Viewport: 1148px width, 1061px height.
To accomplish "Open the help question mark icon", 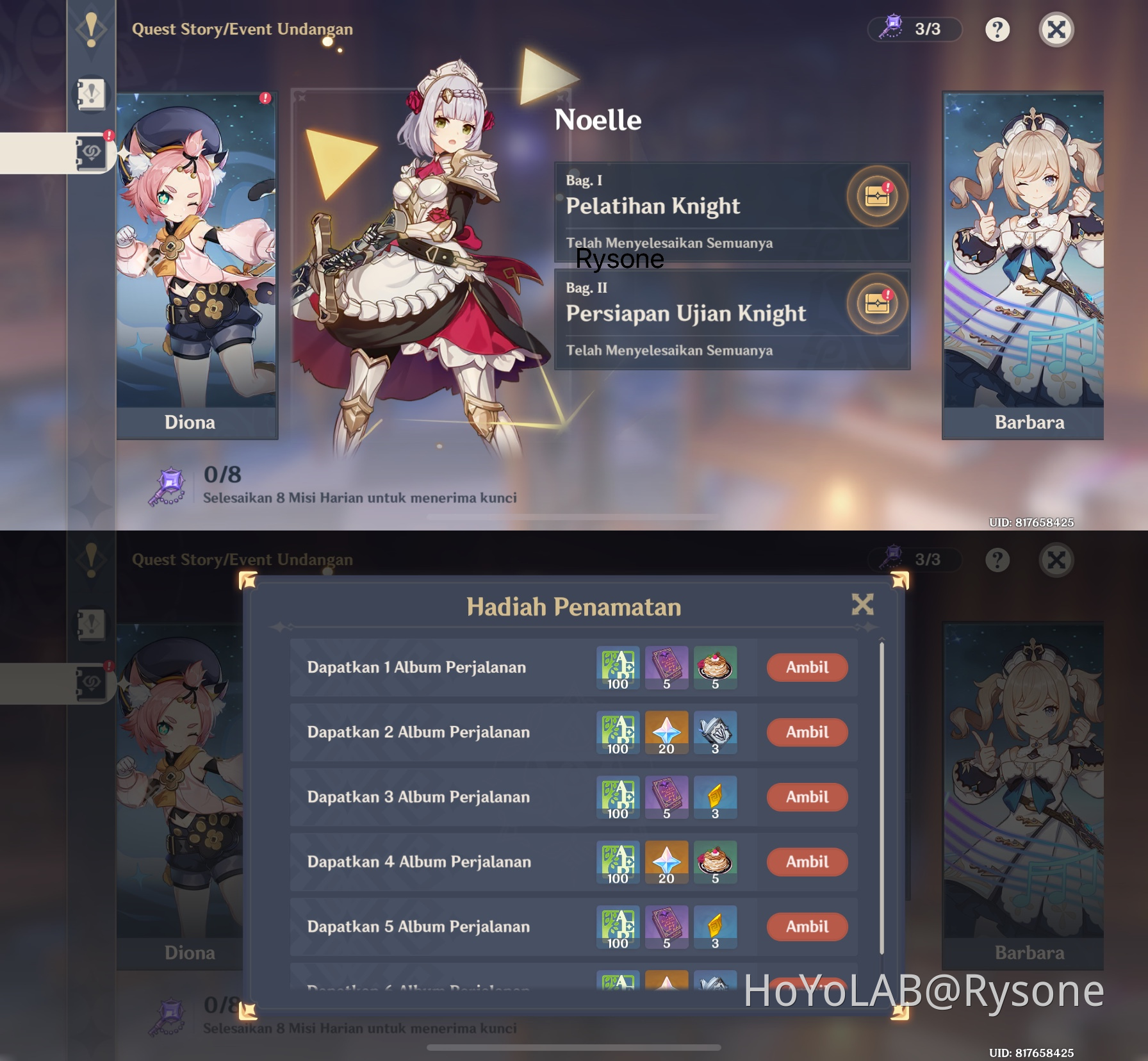I will pos(996,28).
